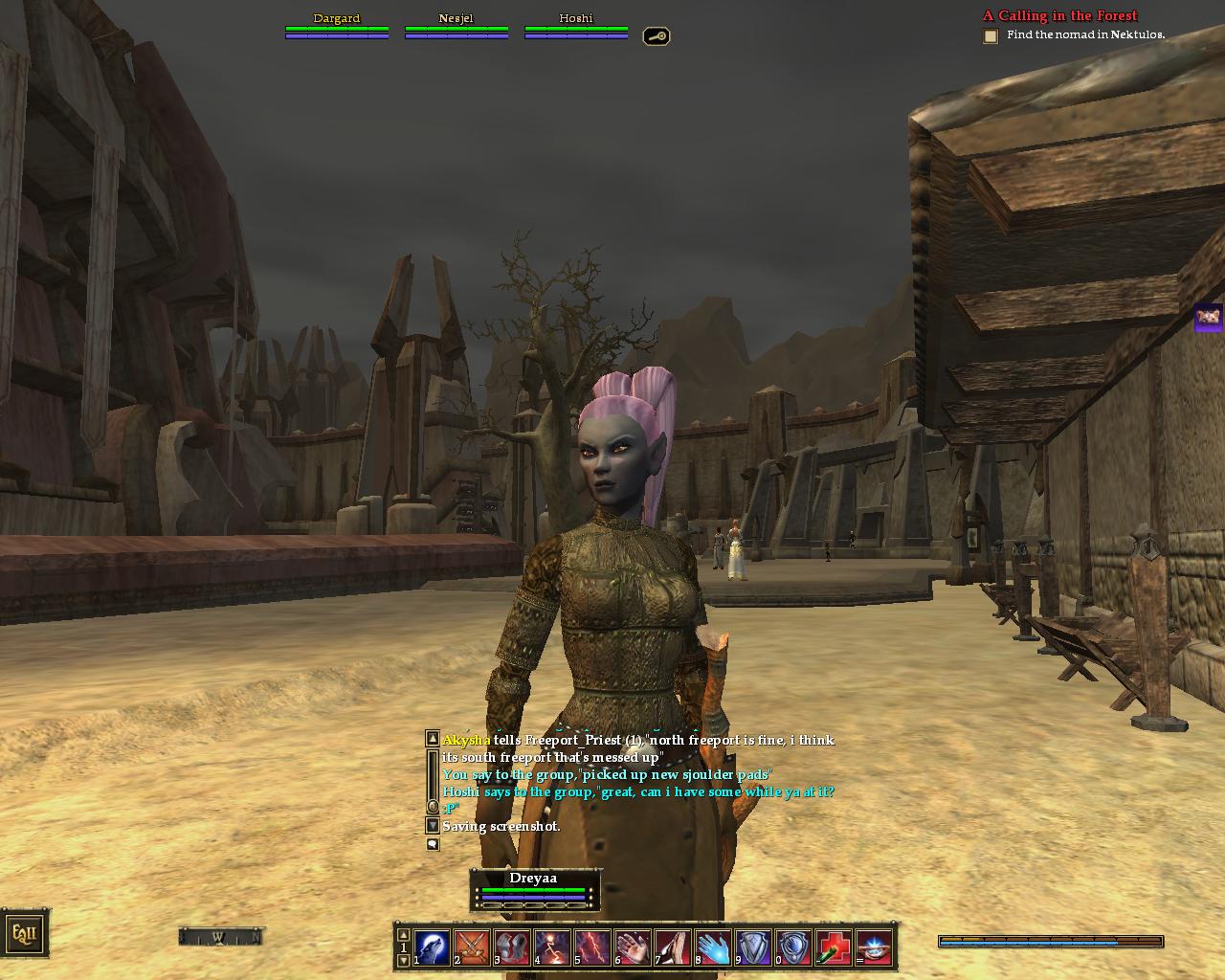1225x980 pixels.
Task: Activate the praying hands ability in slot 7
Action: [673, 947]
